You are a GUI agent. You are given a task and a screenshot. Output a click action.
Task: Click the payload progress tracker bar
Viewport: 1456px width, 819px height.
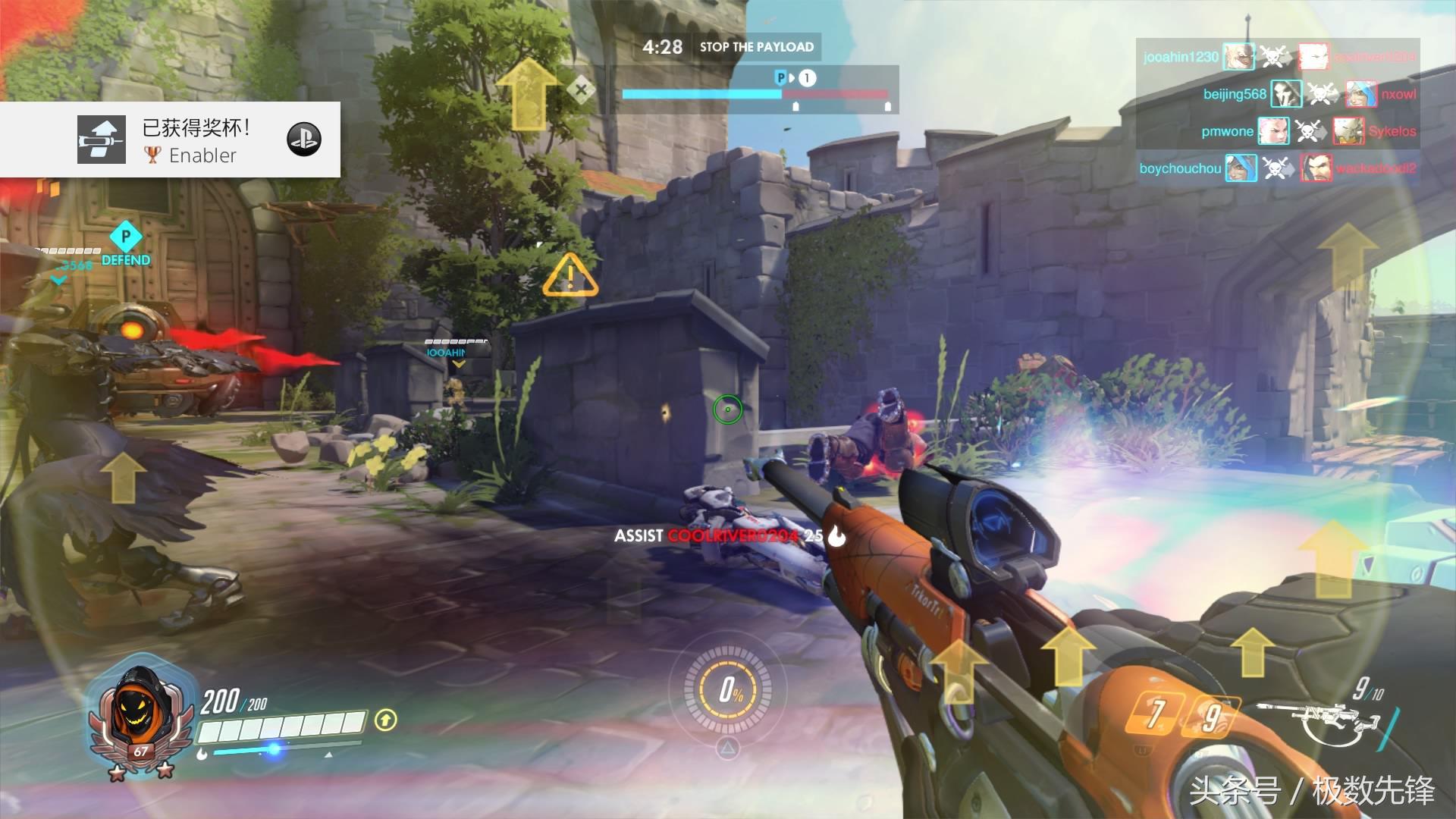755,93
